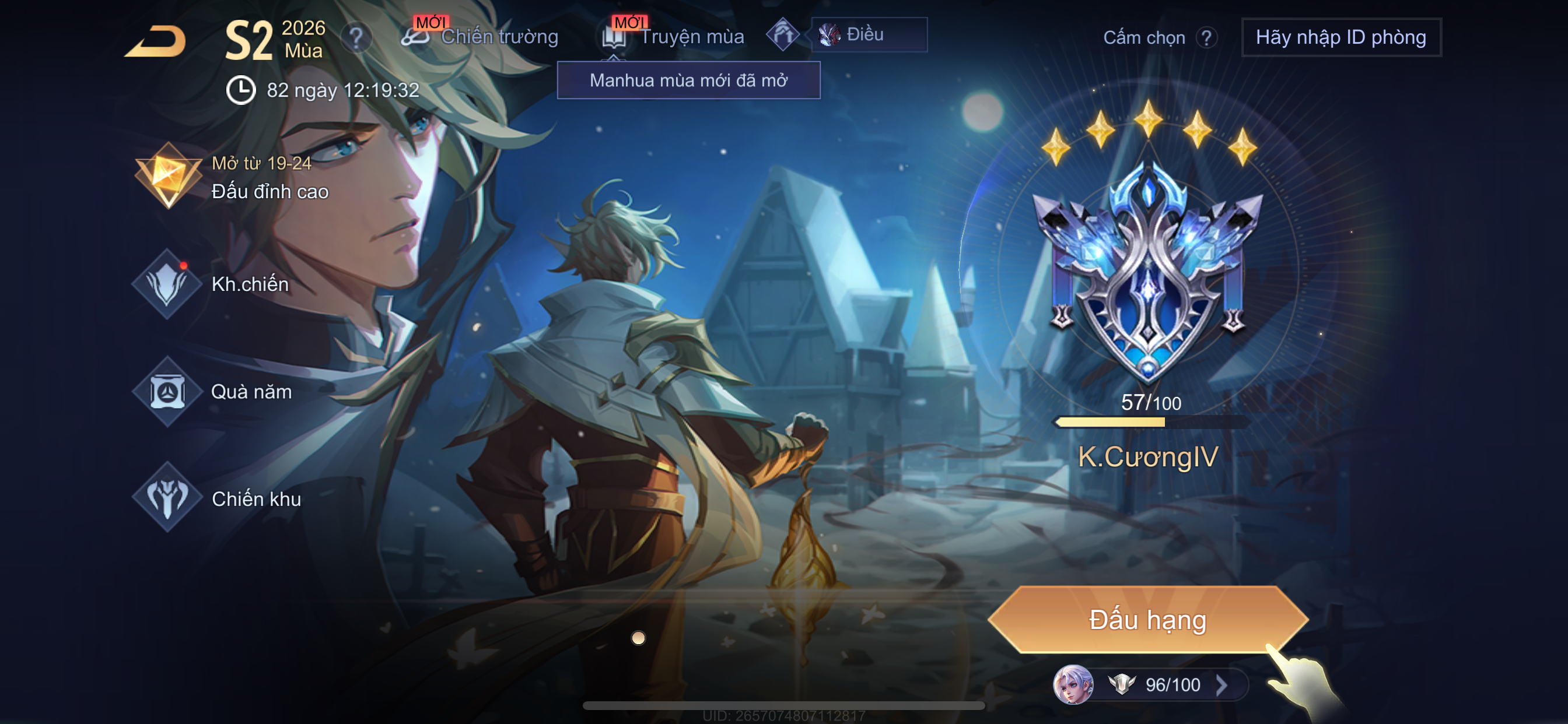
Task: Click the Hãy nhập ID phòng field
Action: tap(1340, 38)
